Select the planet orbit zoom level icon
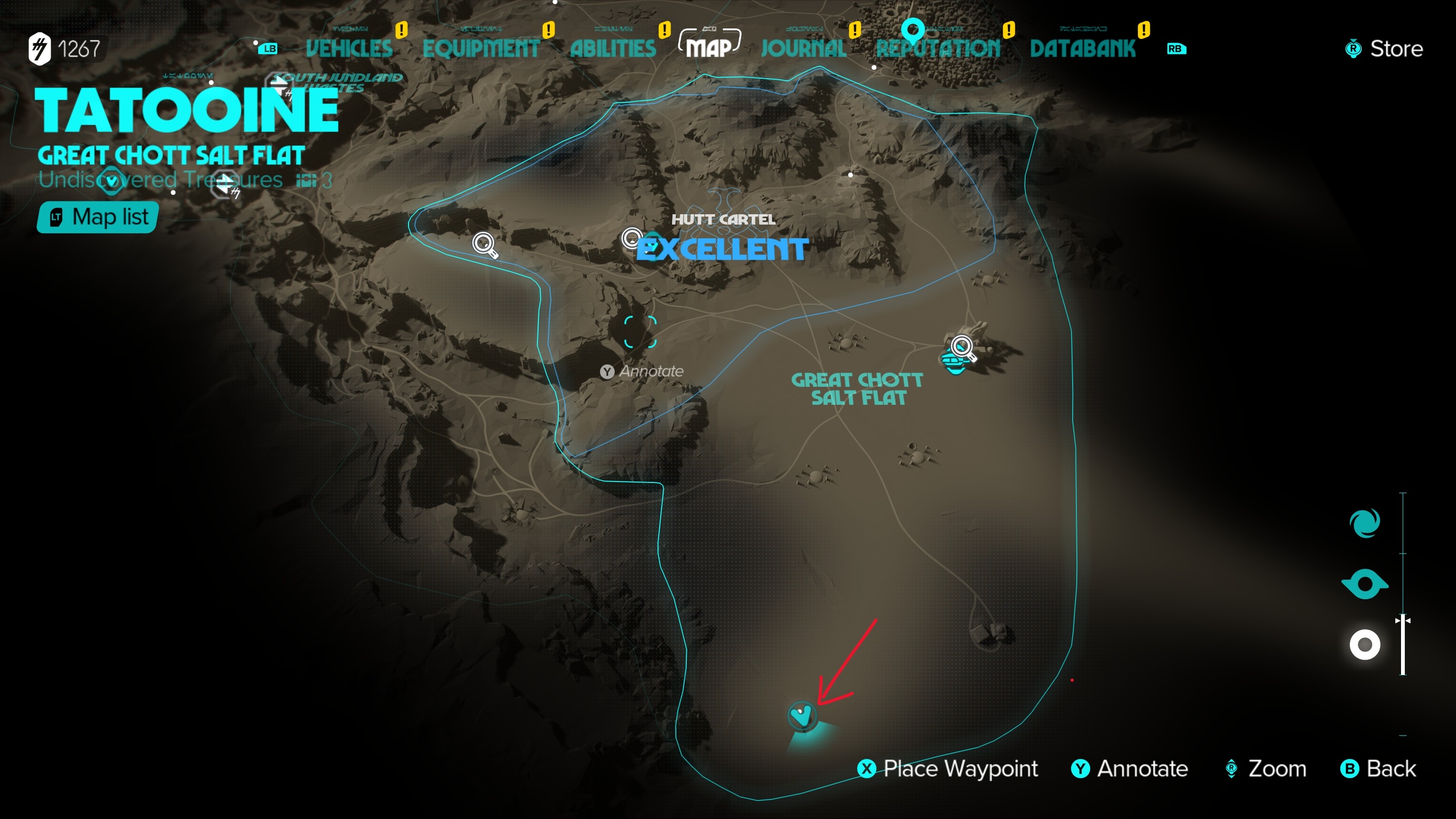The width and height of the screenshot is (1456, 819). click(1365, 584)
